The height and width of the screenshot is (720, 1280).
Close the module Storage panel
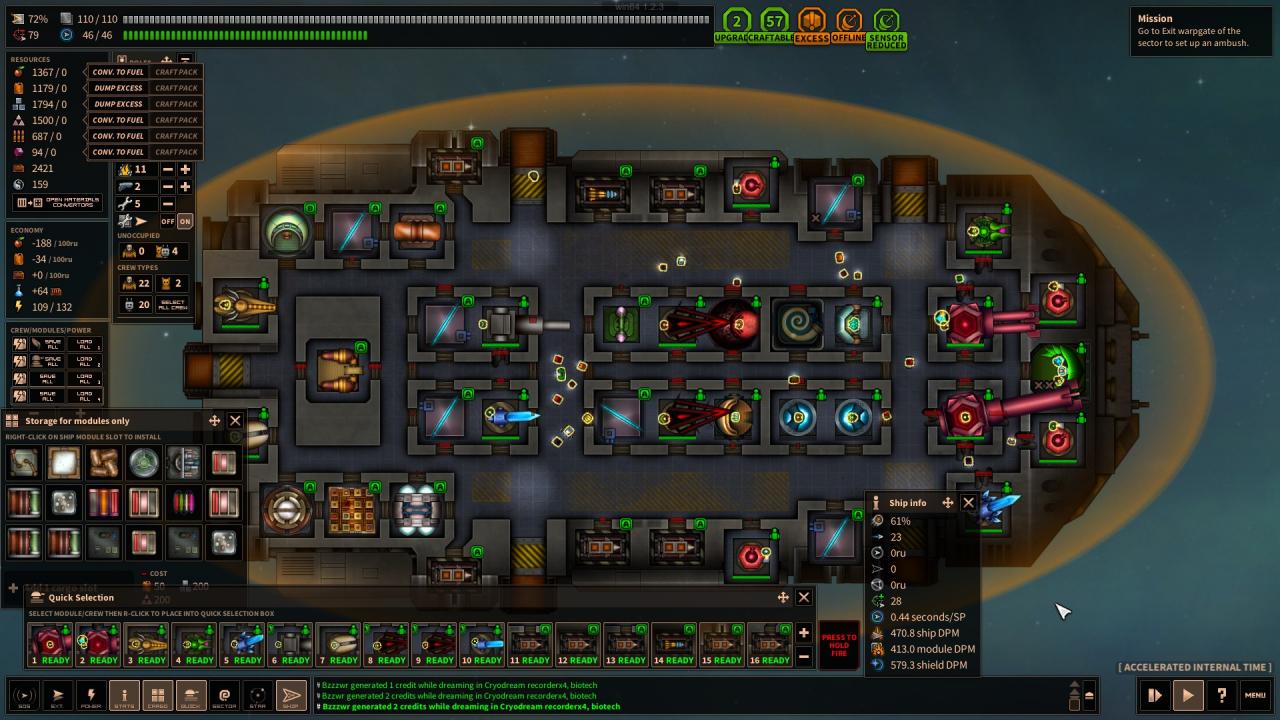coord(235,421)
